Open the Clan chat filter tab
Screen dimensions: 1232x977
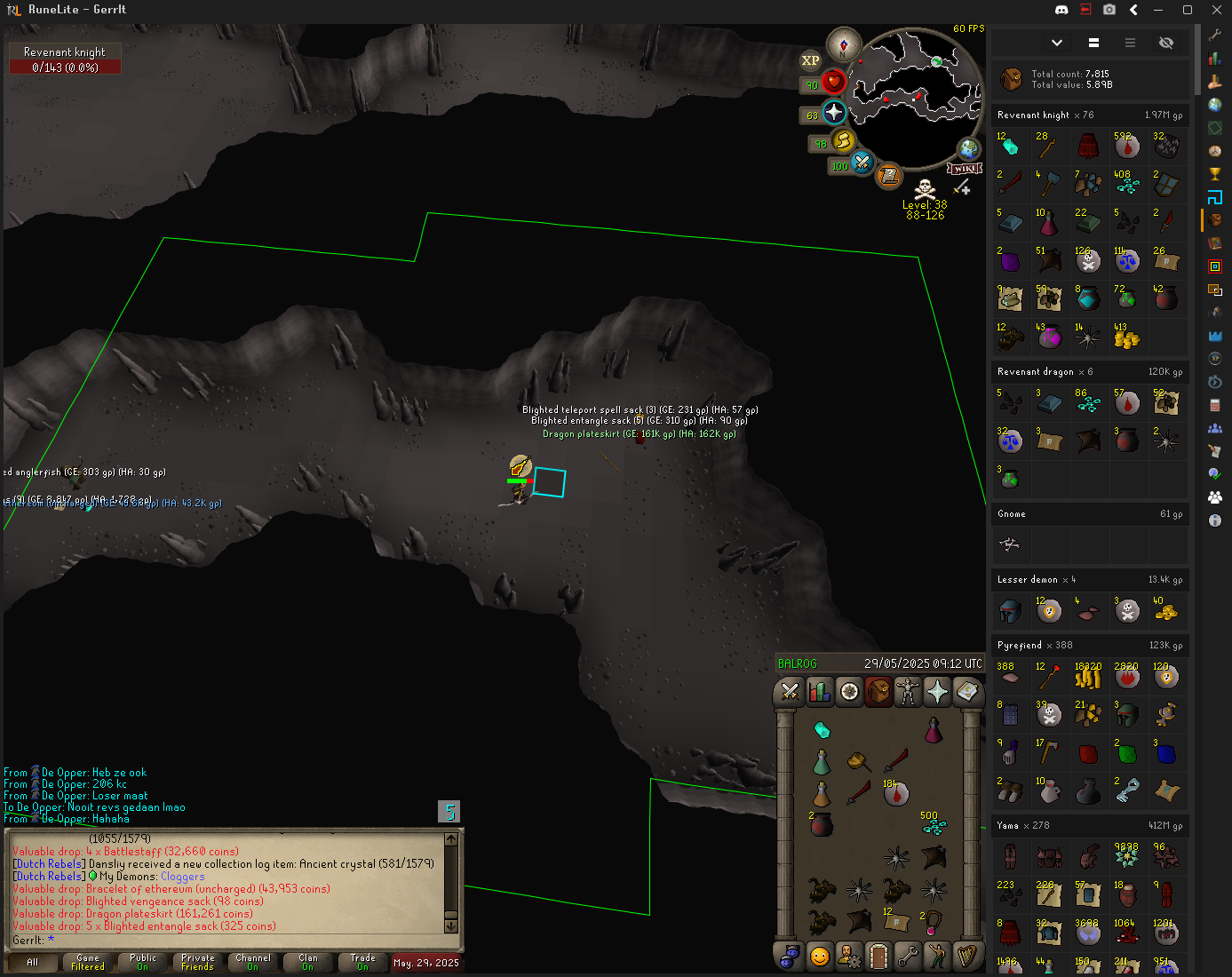point(308,962)
